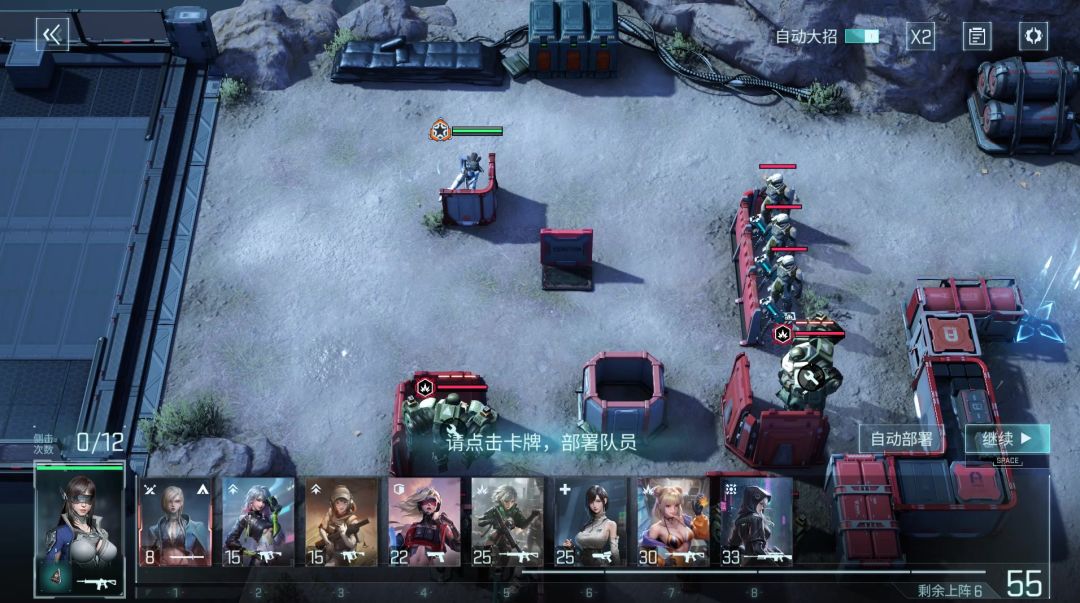Select the green-haired rifle card in slot 5
The image size is (1080, 603).
507,521
